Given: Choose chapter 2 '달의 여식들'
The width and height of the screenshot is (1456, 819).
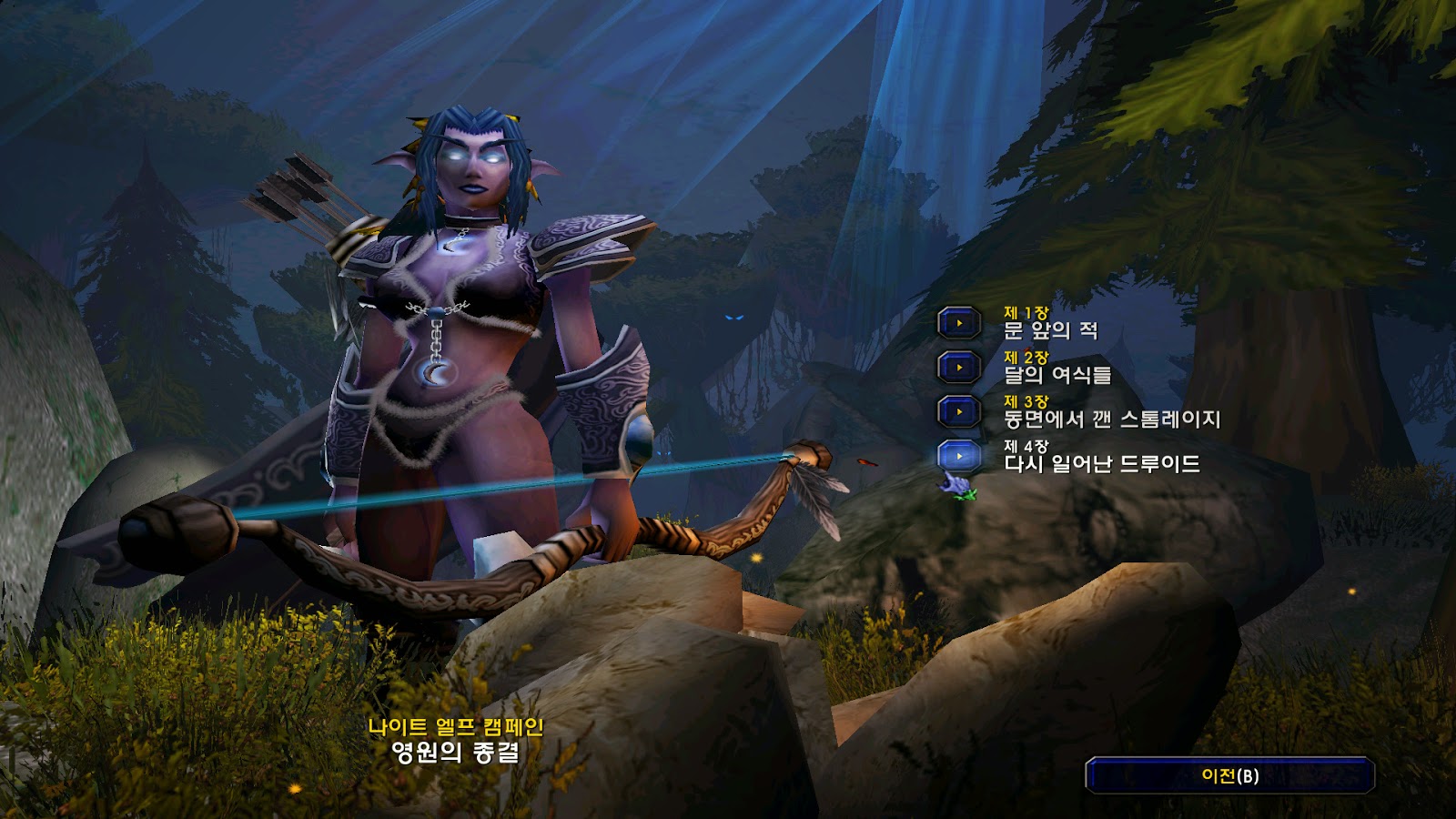Looking at the screenshot, I should (959, 368).
